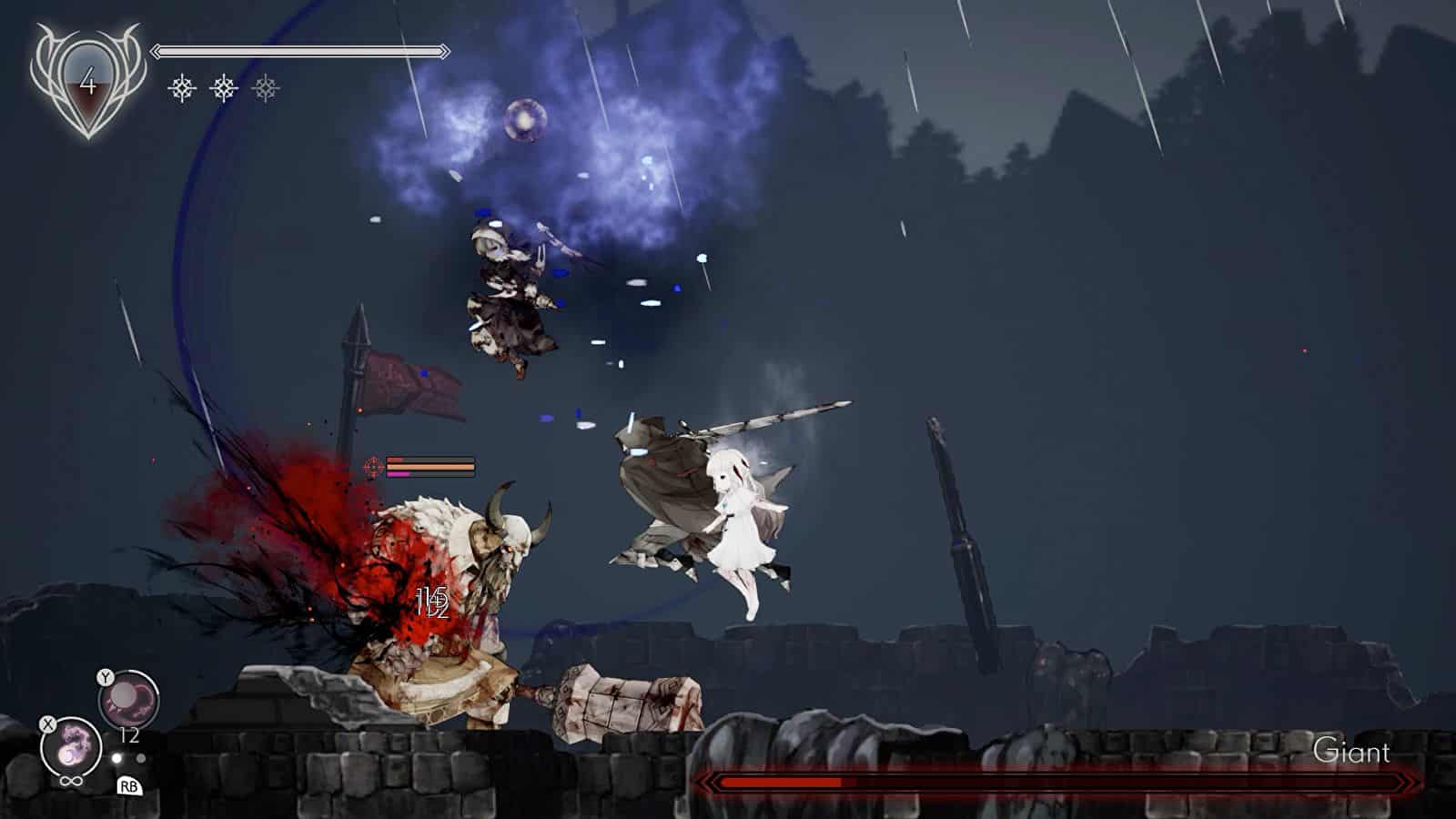Click the uses counter showing 12
The width and height of the screenshot is (1456, 819).
click(x=128, y=734)
